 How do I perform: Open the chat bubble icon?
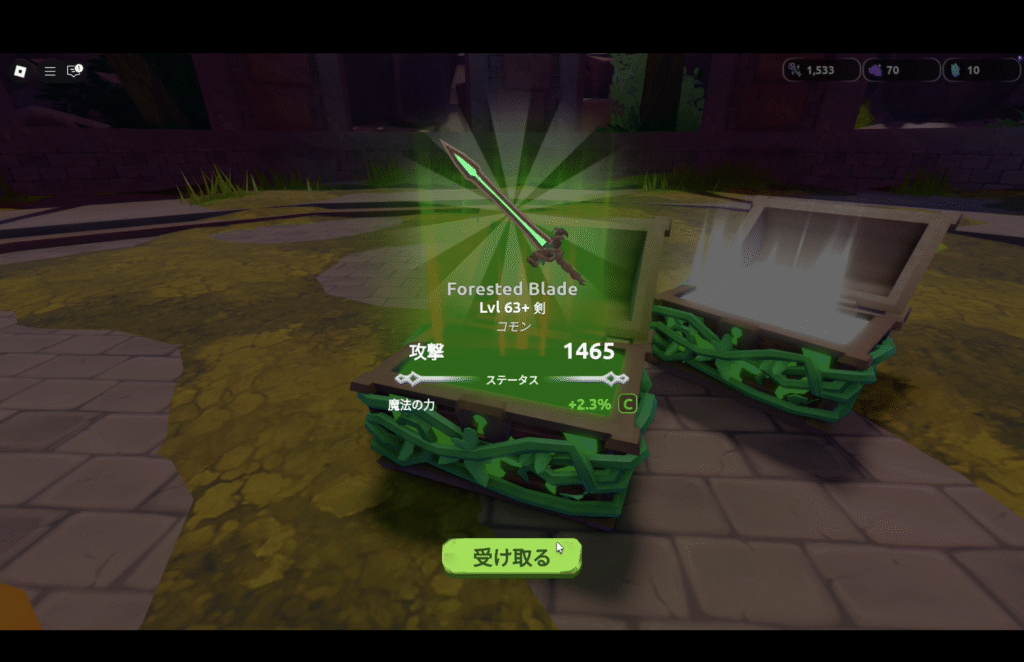[x=74, y=71]
